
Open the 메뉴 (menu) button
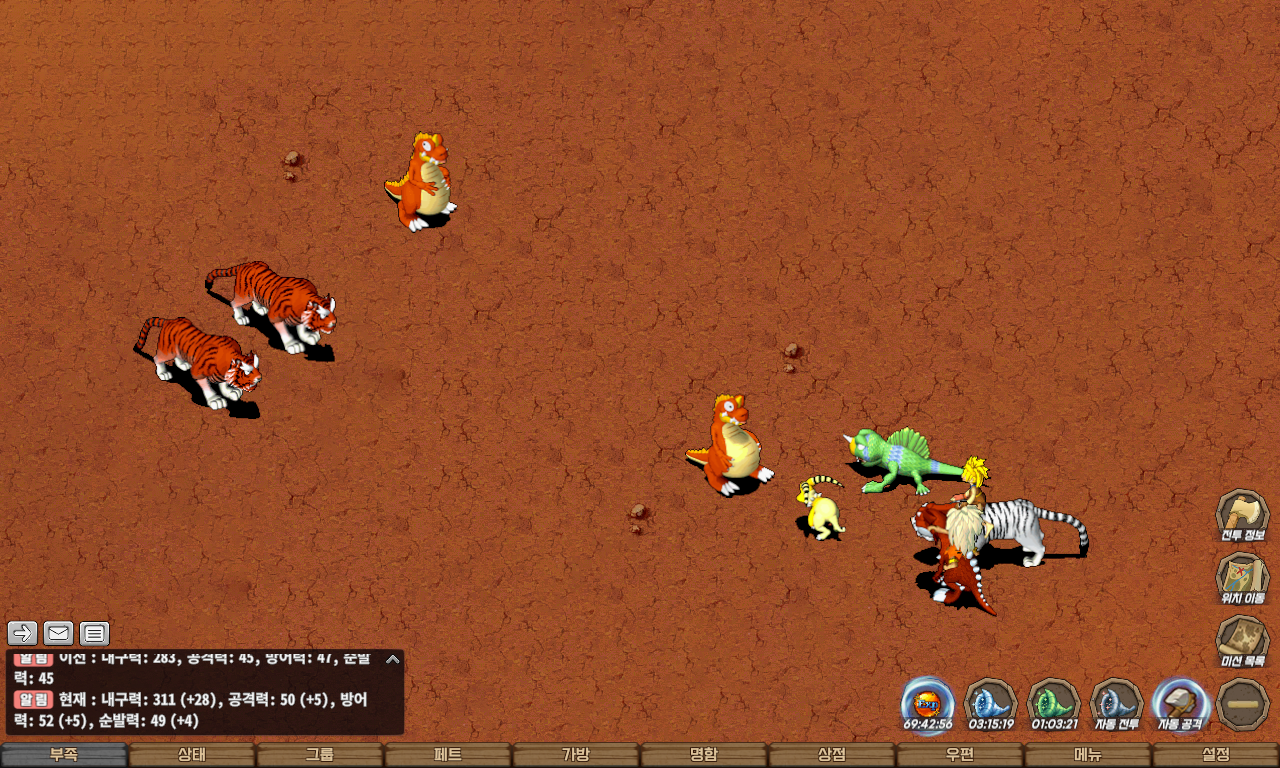pos(1088,755)
